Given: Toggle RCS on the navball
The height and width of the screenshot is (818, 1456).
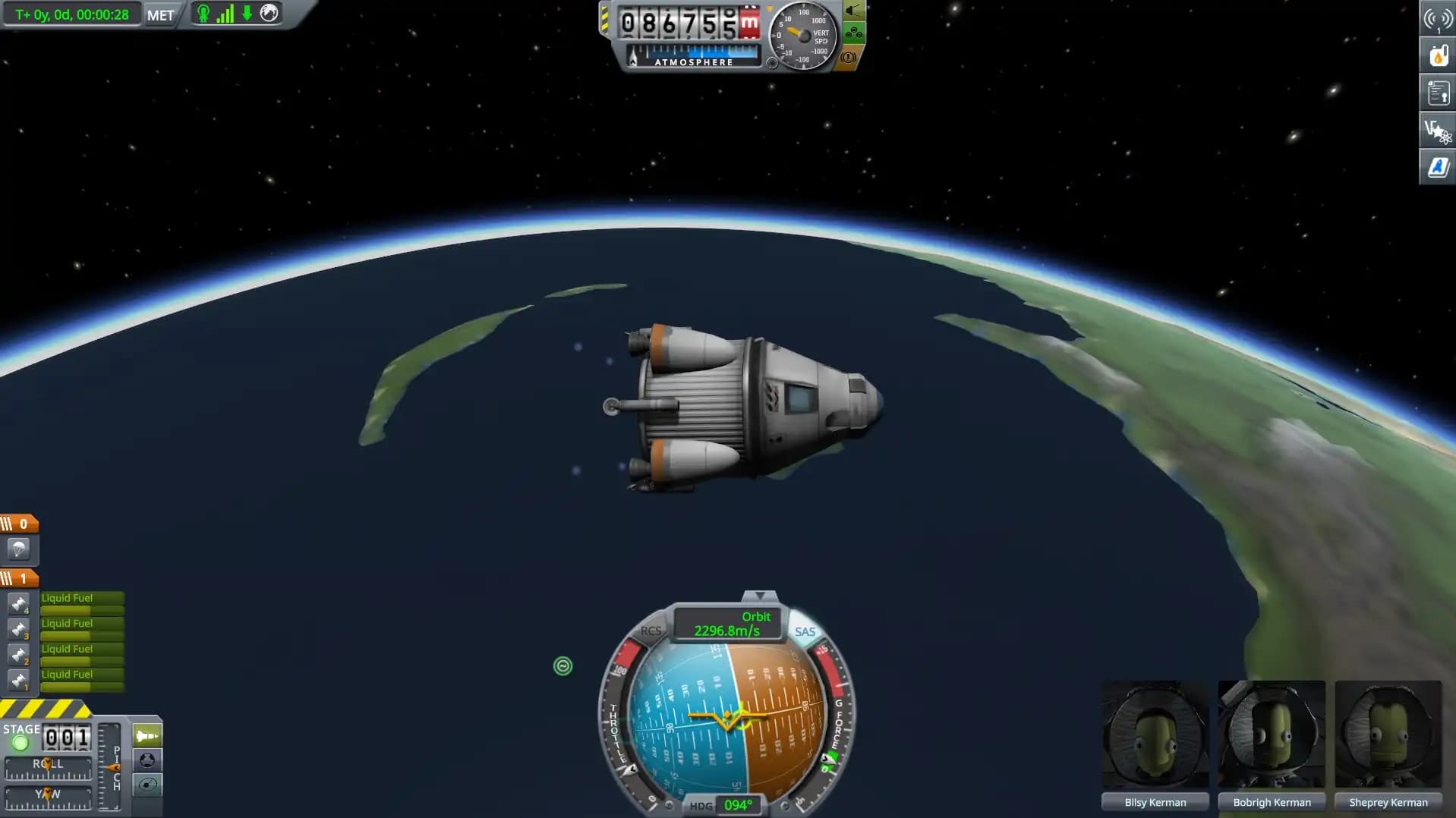Looking at the screenshot, I should tap(650, 631).
